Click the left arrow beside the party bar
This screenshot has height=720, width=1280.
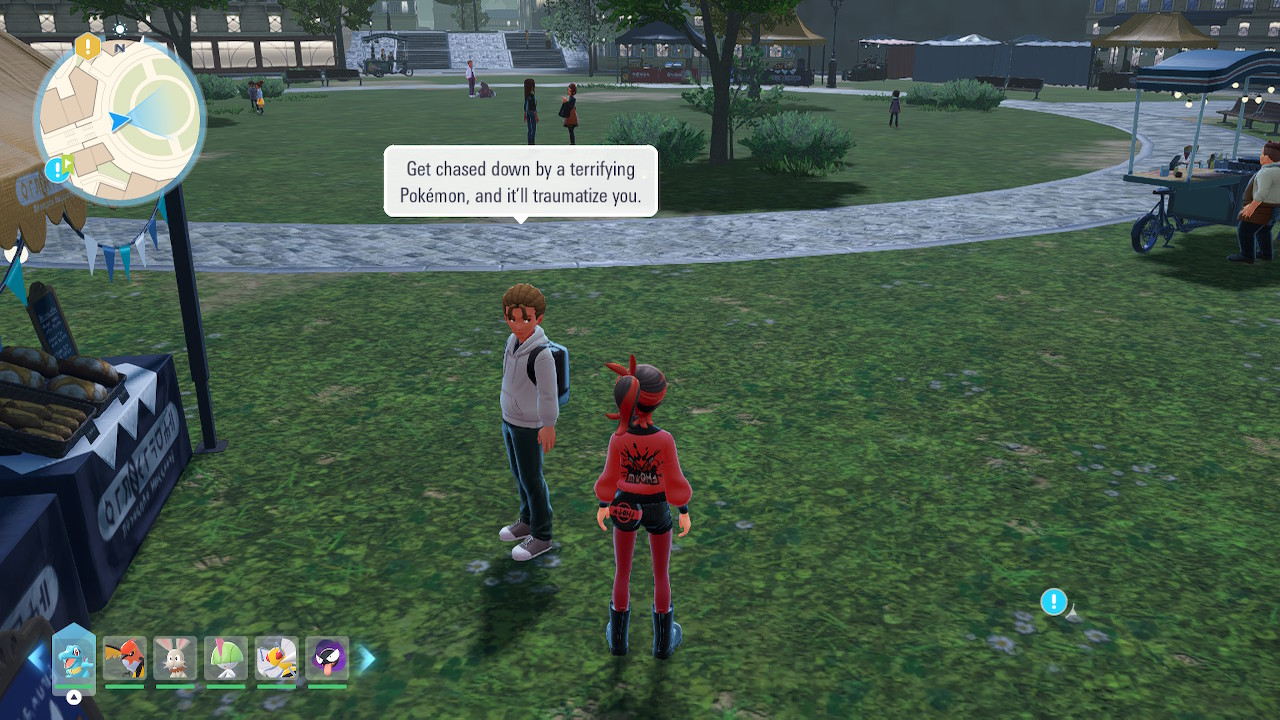tap(36, 658)
